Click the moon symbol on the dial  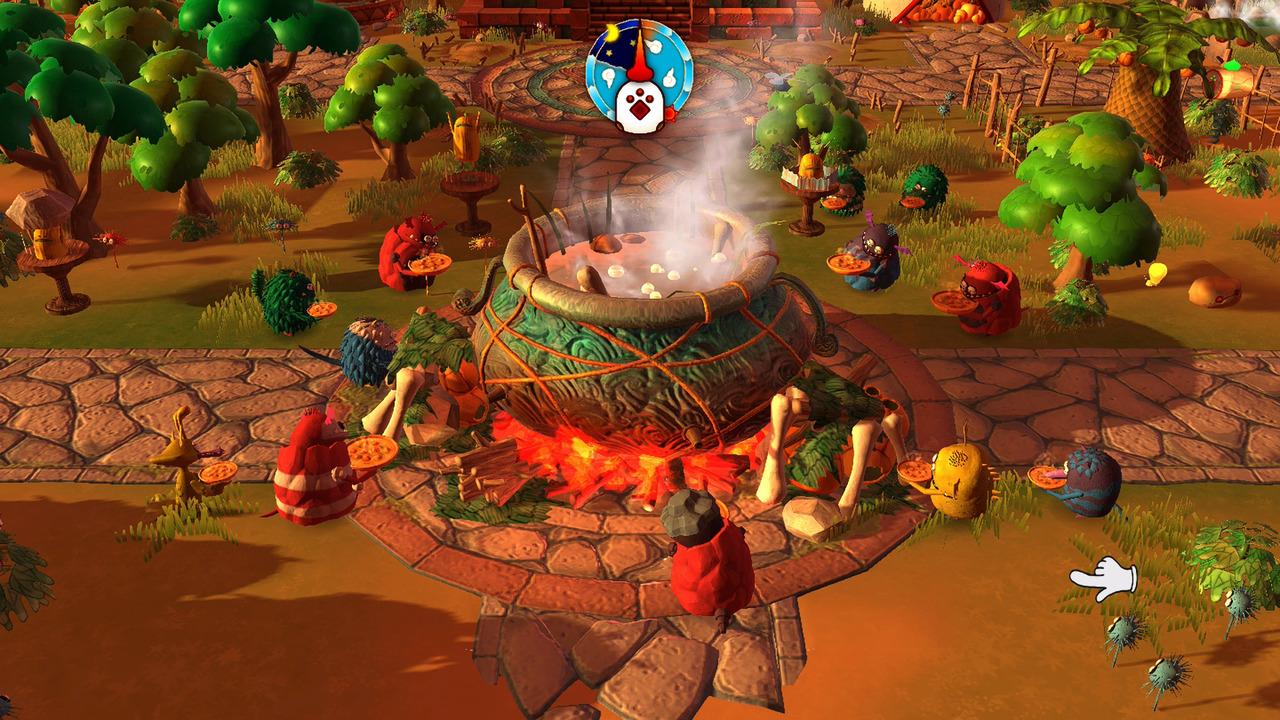coord(611,33)
